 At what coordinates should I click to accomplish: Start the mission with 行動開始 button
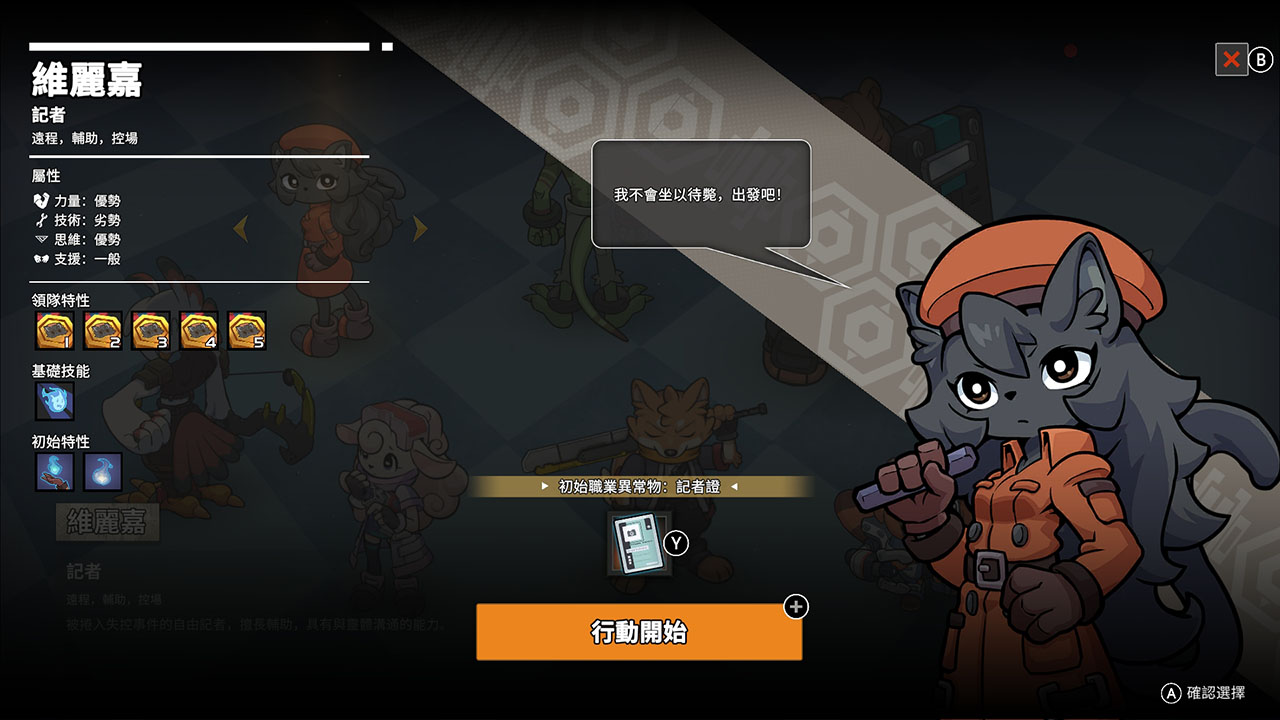(x=638, y=632)
